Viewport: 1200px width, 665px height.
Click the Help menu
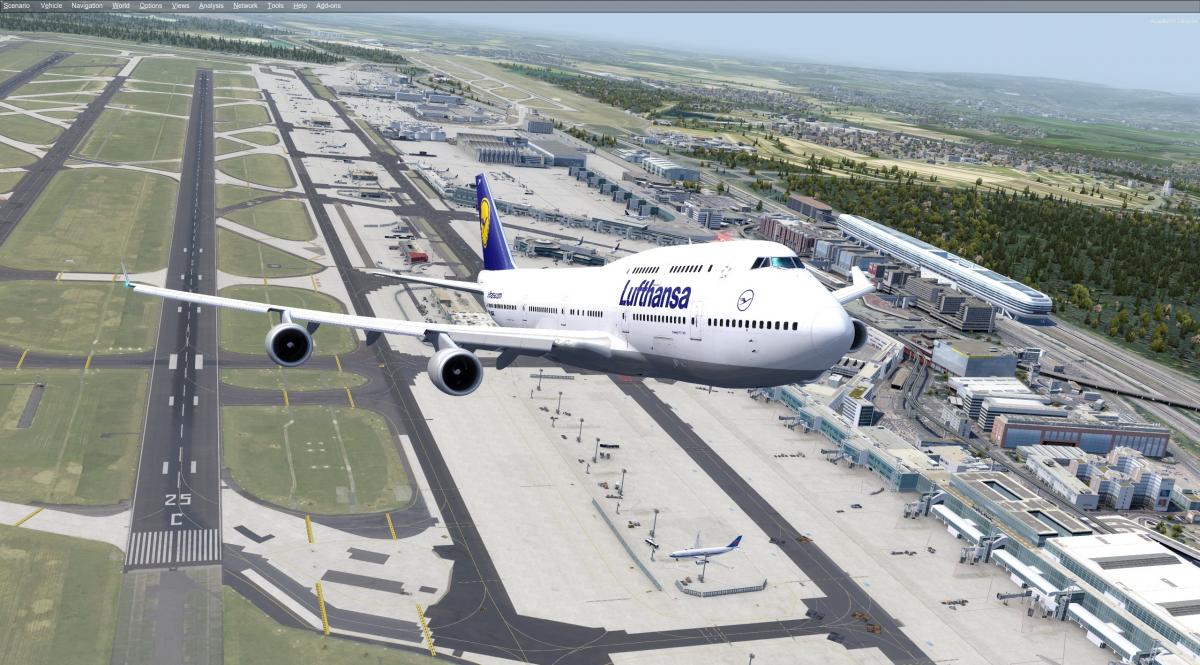300,6
